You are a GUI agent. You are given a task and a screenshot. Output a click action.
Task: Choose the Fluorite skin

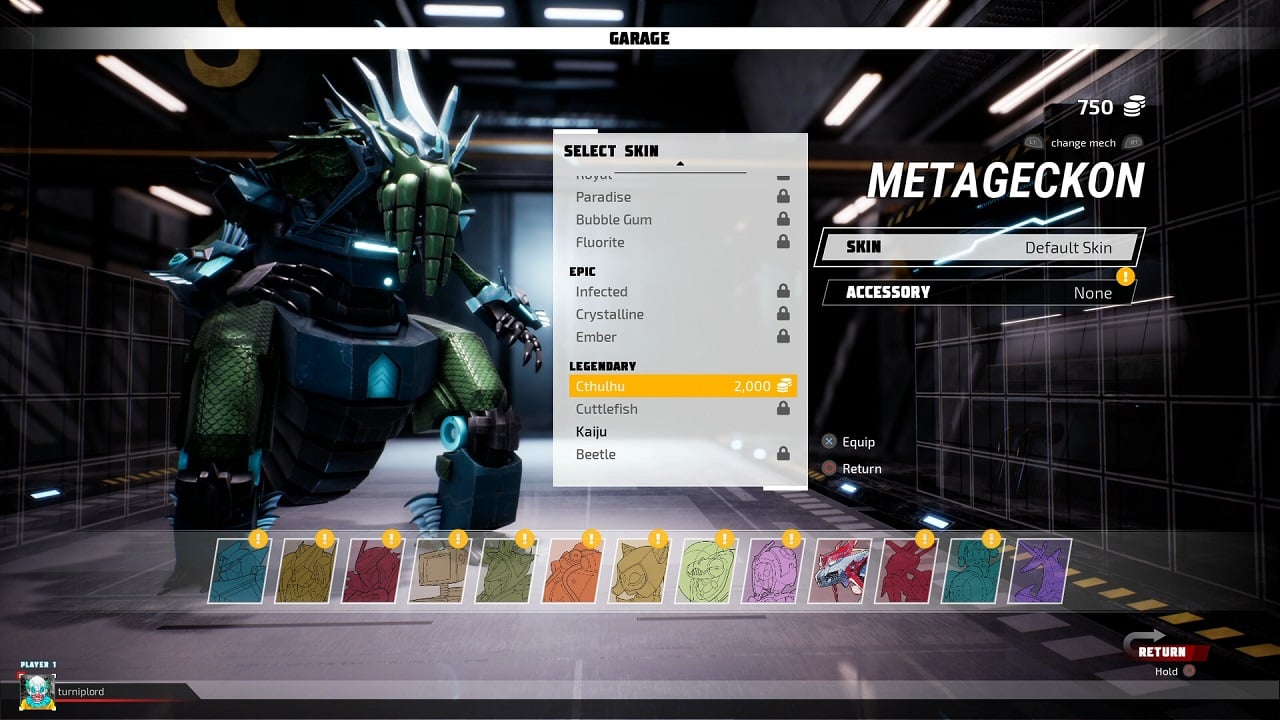682,242
